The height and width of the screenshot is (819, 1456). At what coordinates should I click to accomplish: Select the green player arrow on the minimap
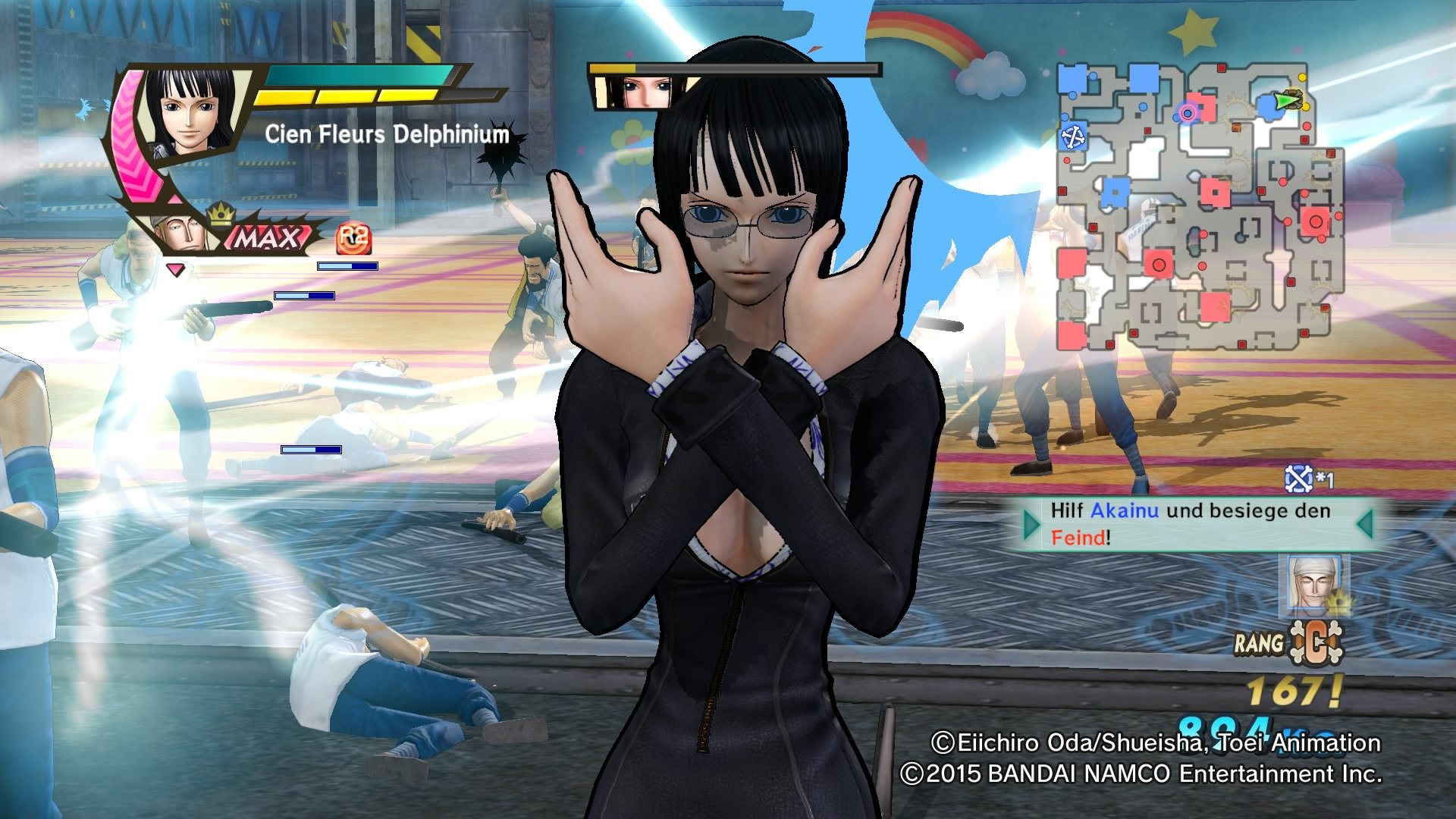[1285, 102]
